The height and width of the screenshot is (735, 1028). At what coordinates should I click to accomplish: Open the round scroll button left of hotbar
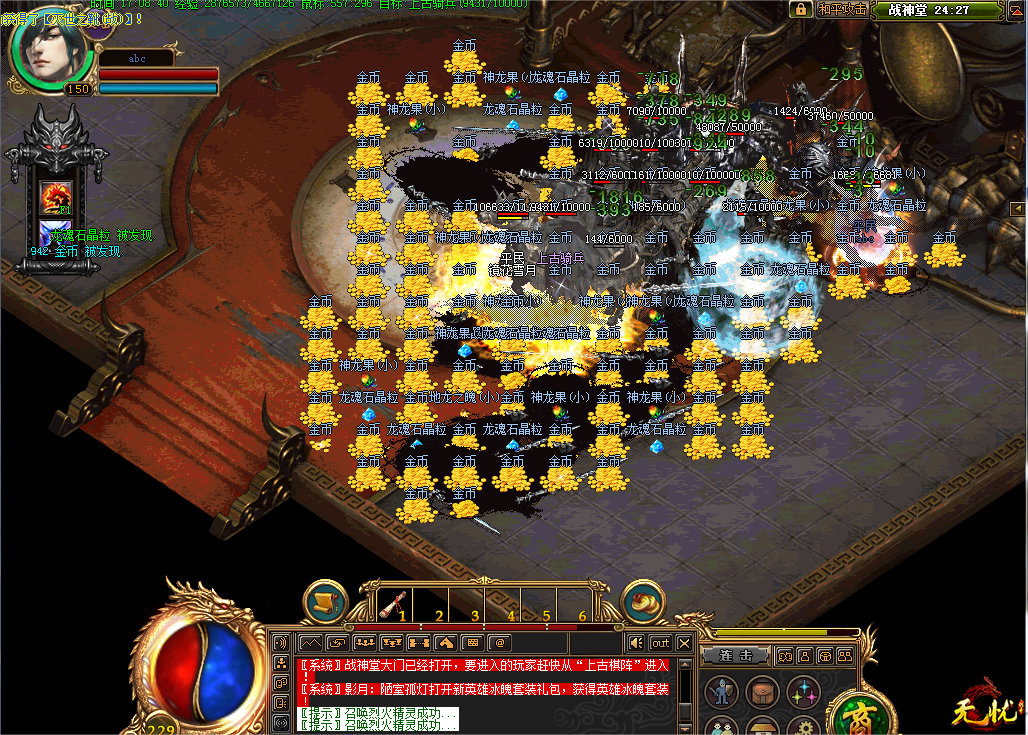pyautogui.click(x=325, y=601)
